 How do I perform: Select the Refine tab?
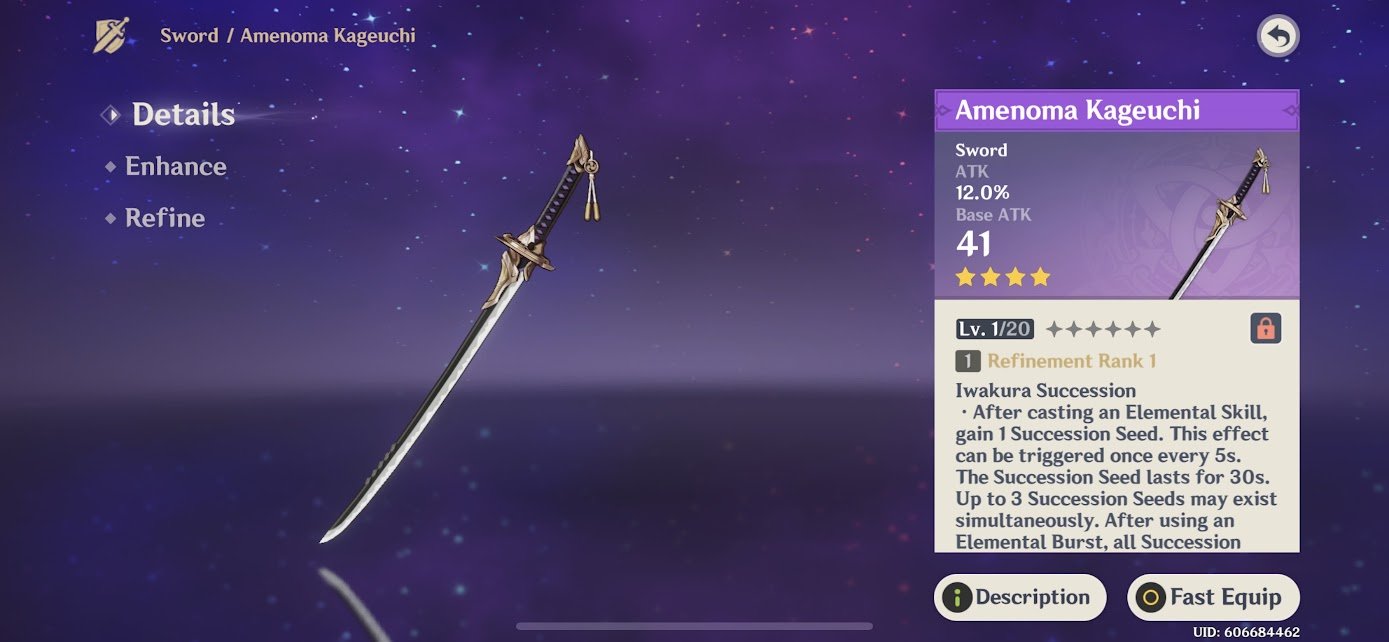(164, 219)
